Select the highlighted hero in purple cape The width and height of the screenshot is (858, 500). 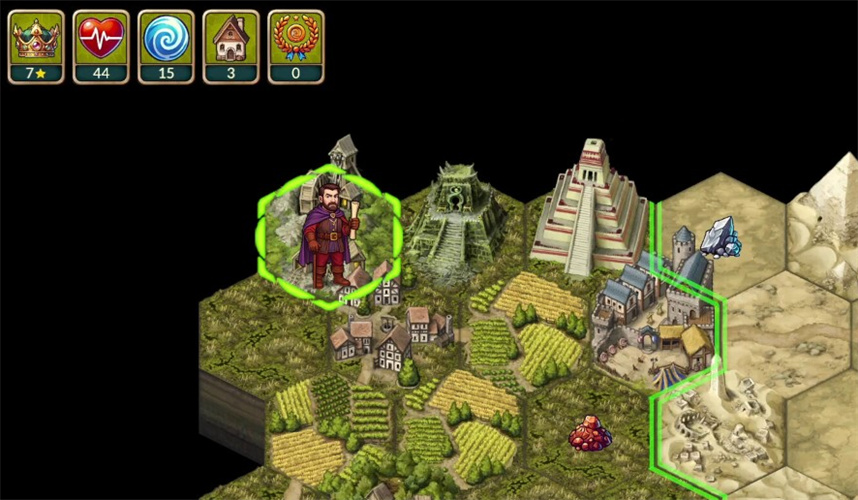click(328, 234)
